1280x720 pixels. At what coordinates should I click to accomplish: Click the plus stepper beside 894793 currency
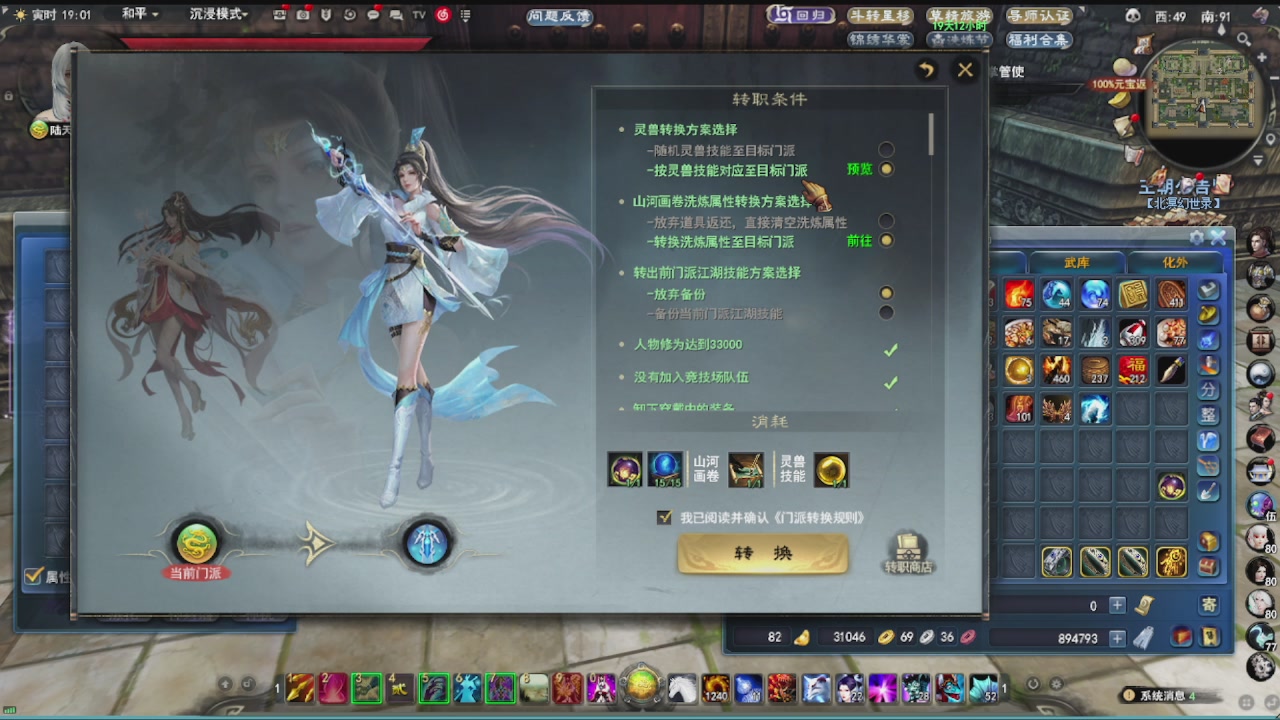(x=1118, y=638)
